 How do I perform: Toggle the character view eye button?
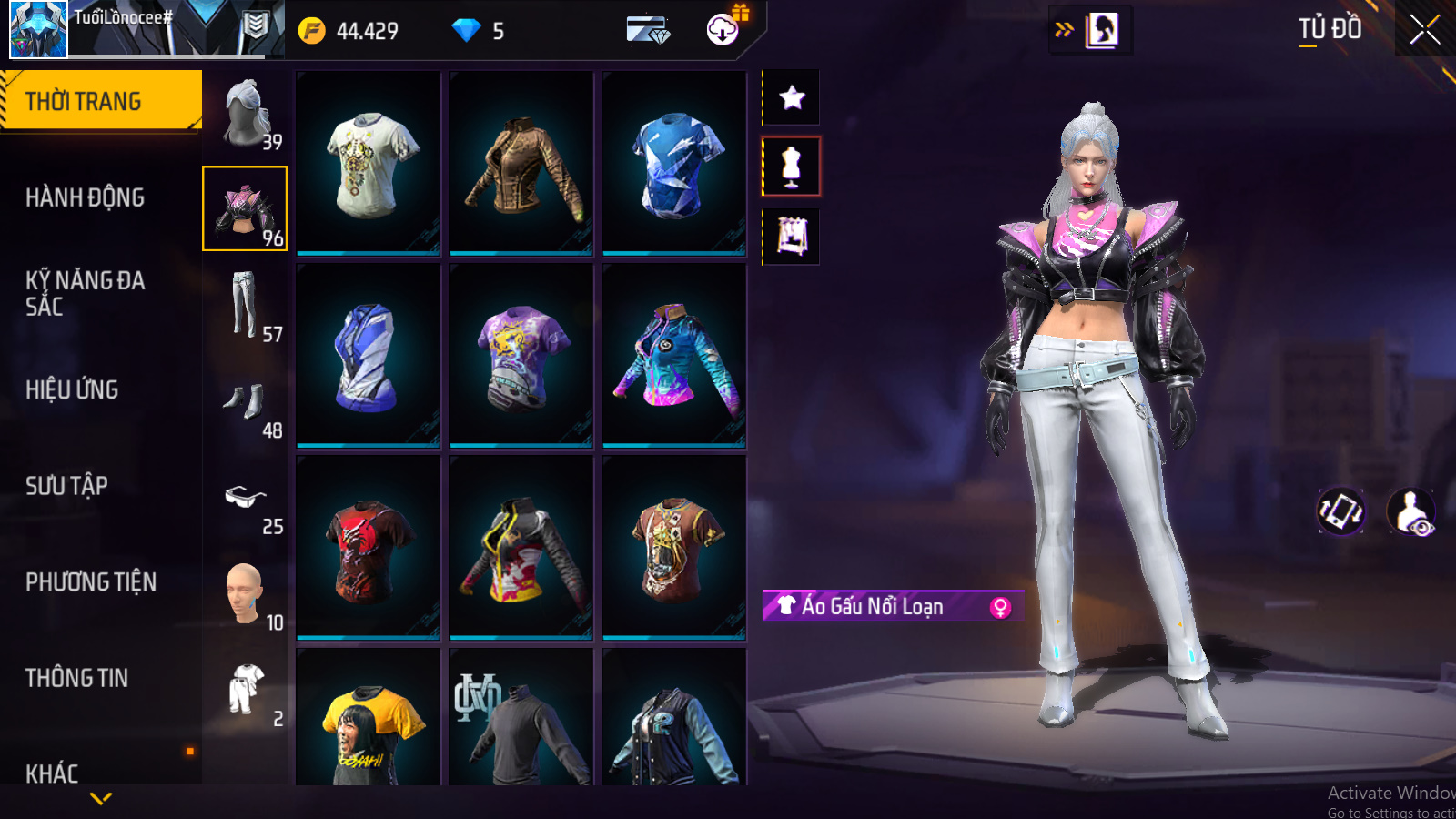pos(1411,512)
